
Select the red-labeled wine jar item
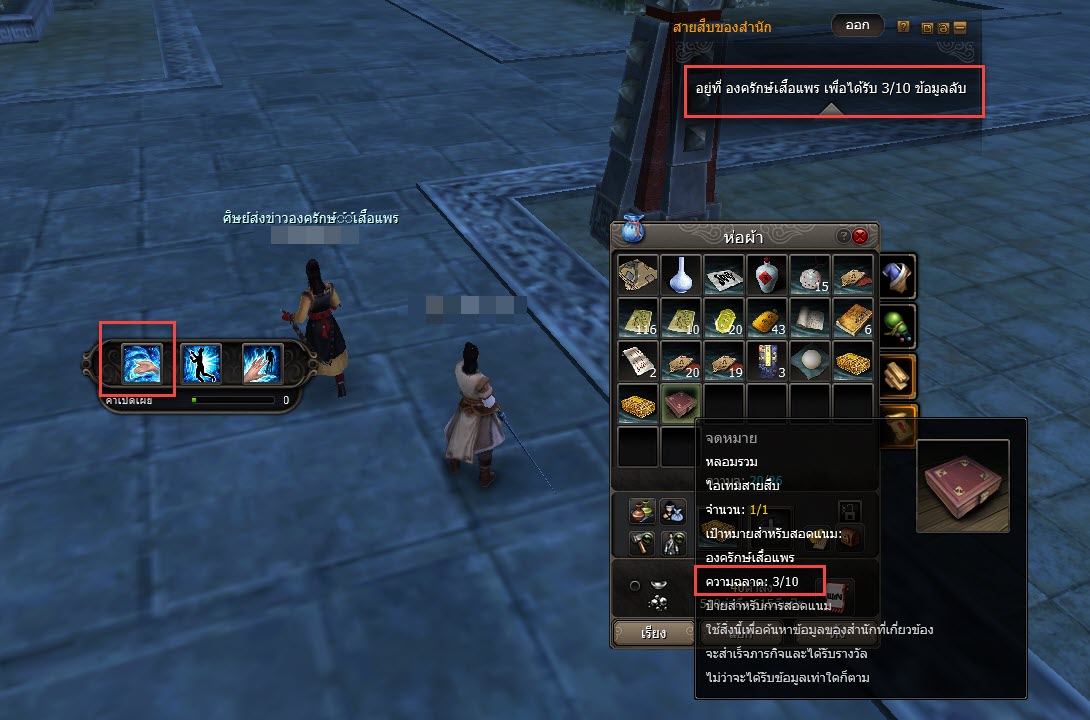[766, 274]
